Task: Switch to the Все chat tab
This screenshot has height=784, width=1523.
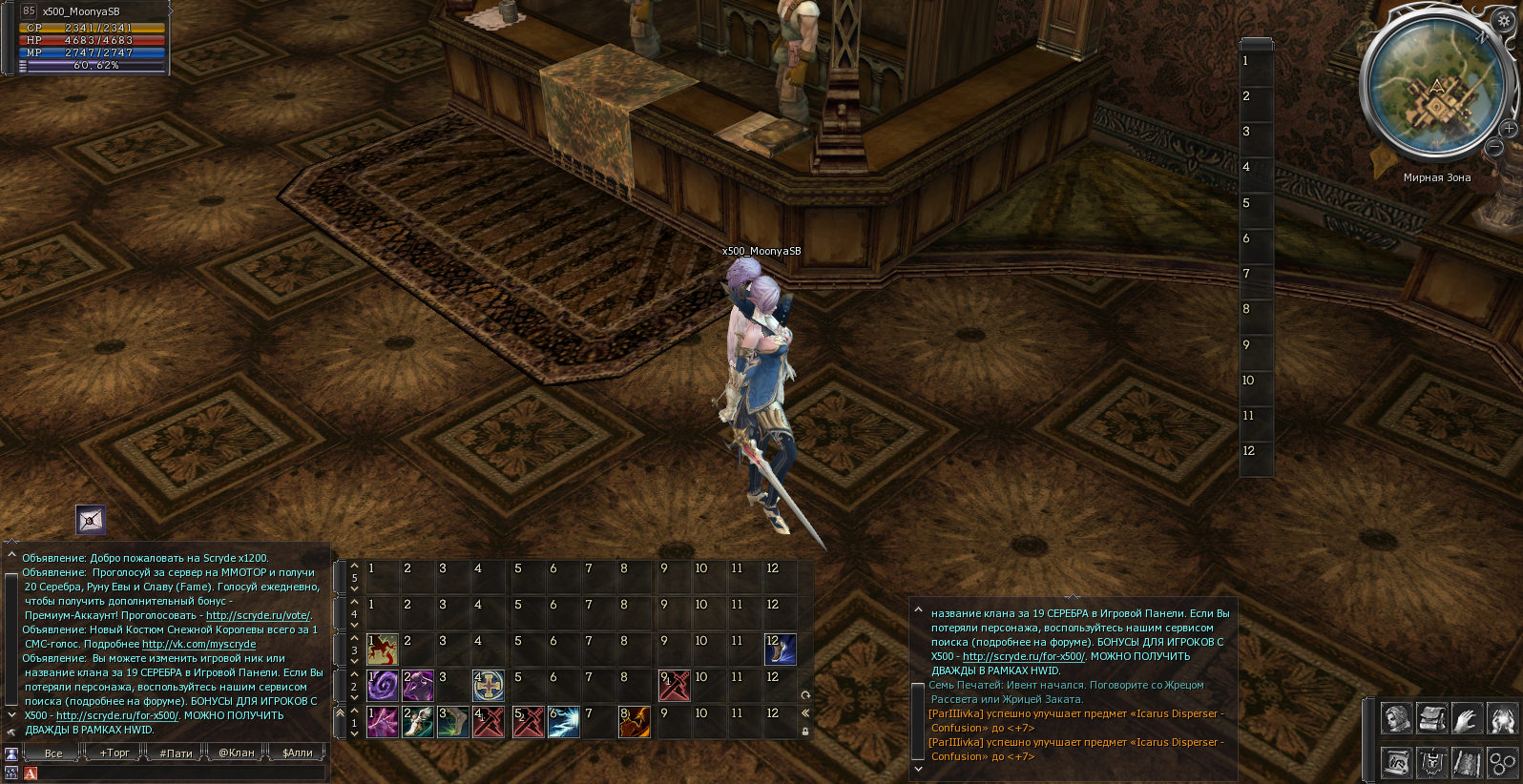Action: (53, 753)
